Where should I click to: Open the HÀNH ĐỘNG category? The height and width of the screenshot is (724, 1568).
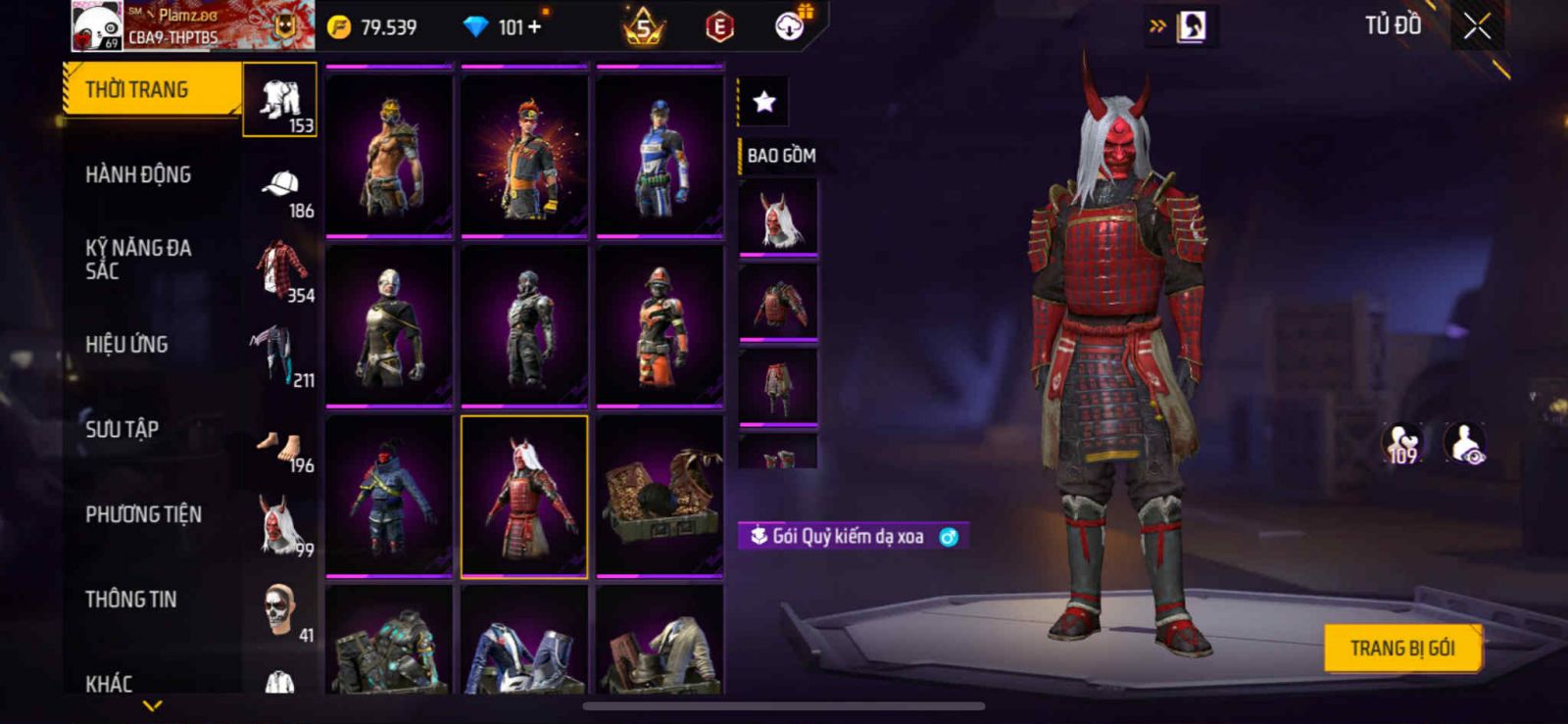pyautogui.click(x=138, y=175)
